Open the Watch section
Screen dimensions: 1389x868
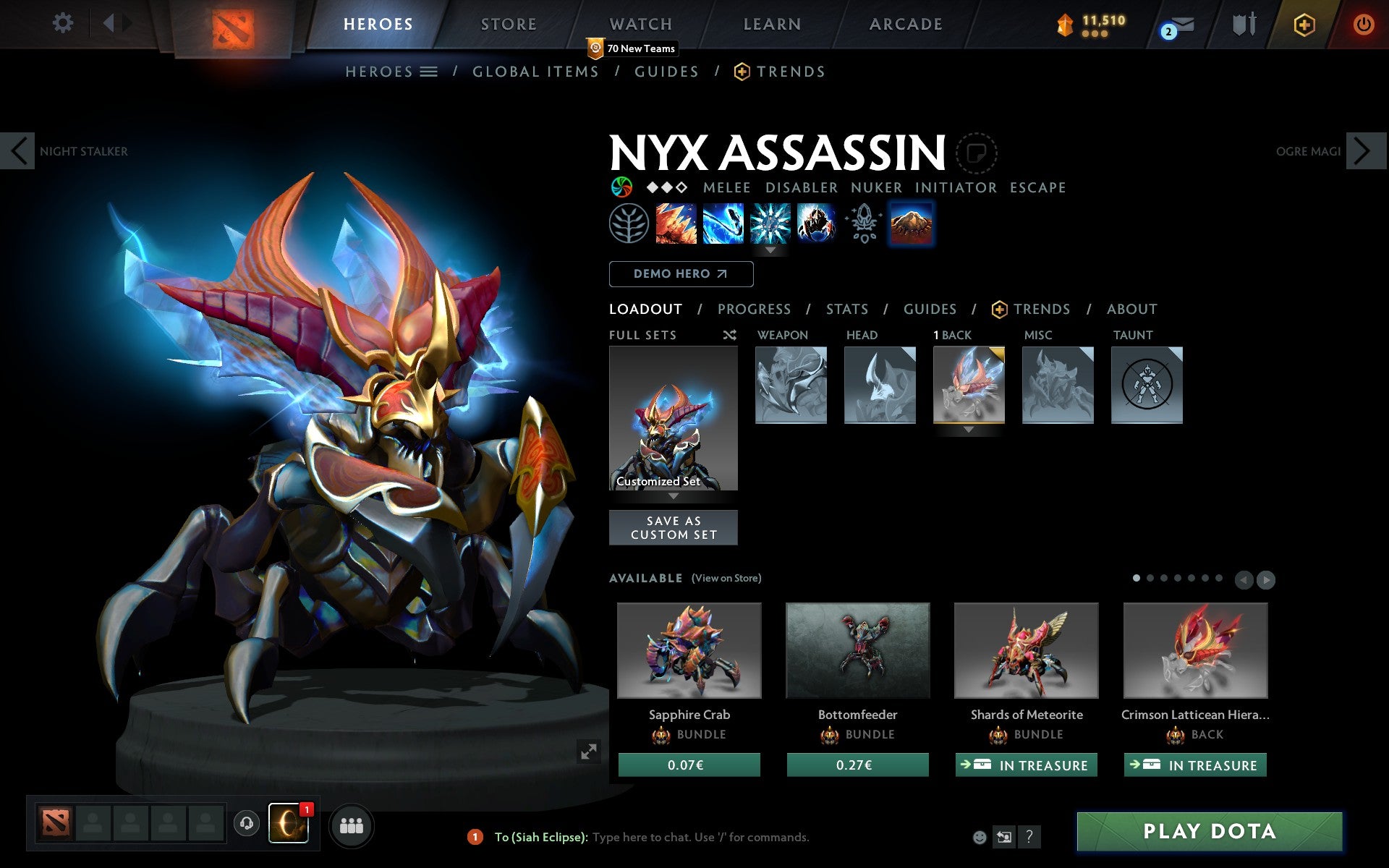point(641,25)
